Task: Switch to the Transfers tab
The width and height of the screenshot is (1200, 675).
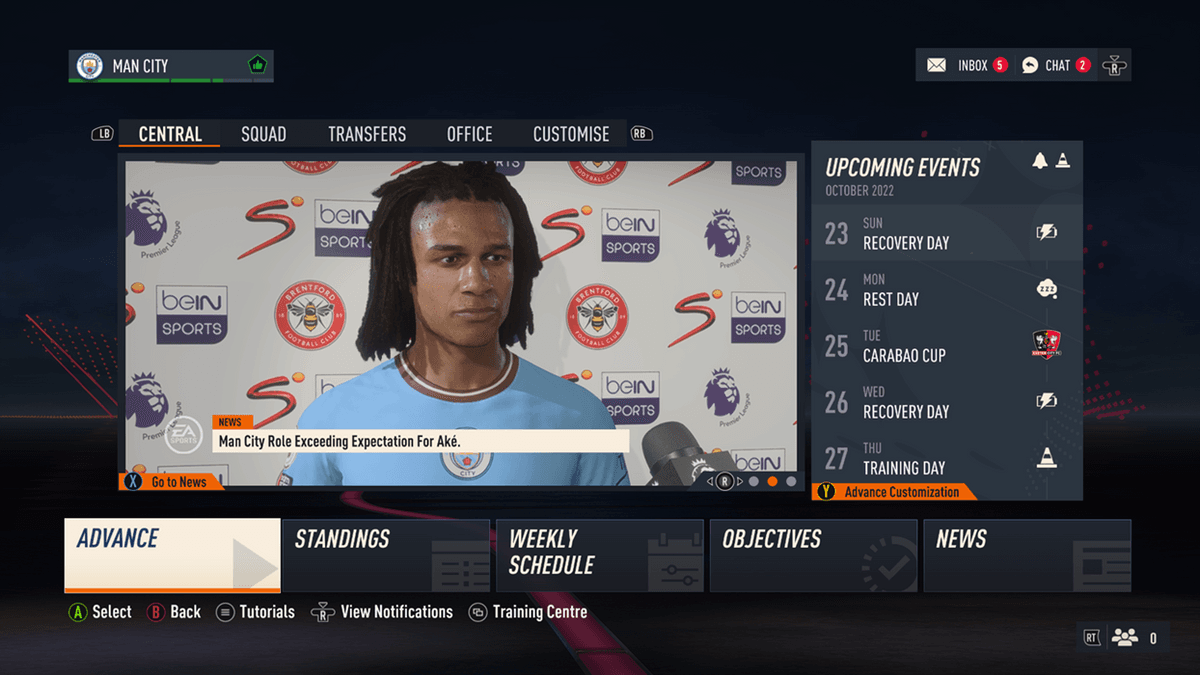Action: pos(367,134)
